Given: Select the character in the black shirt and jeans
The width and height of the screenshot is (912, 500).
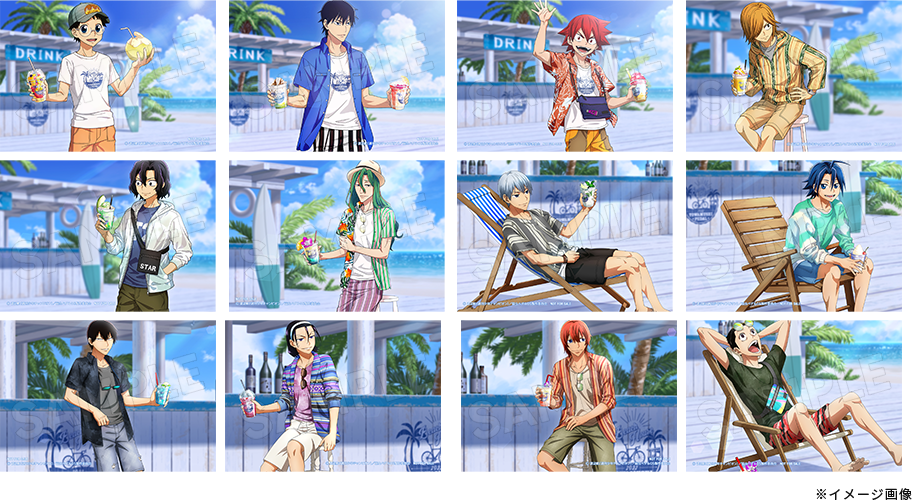Looking at the screenshot, I should 108,396.
